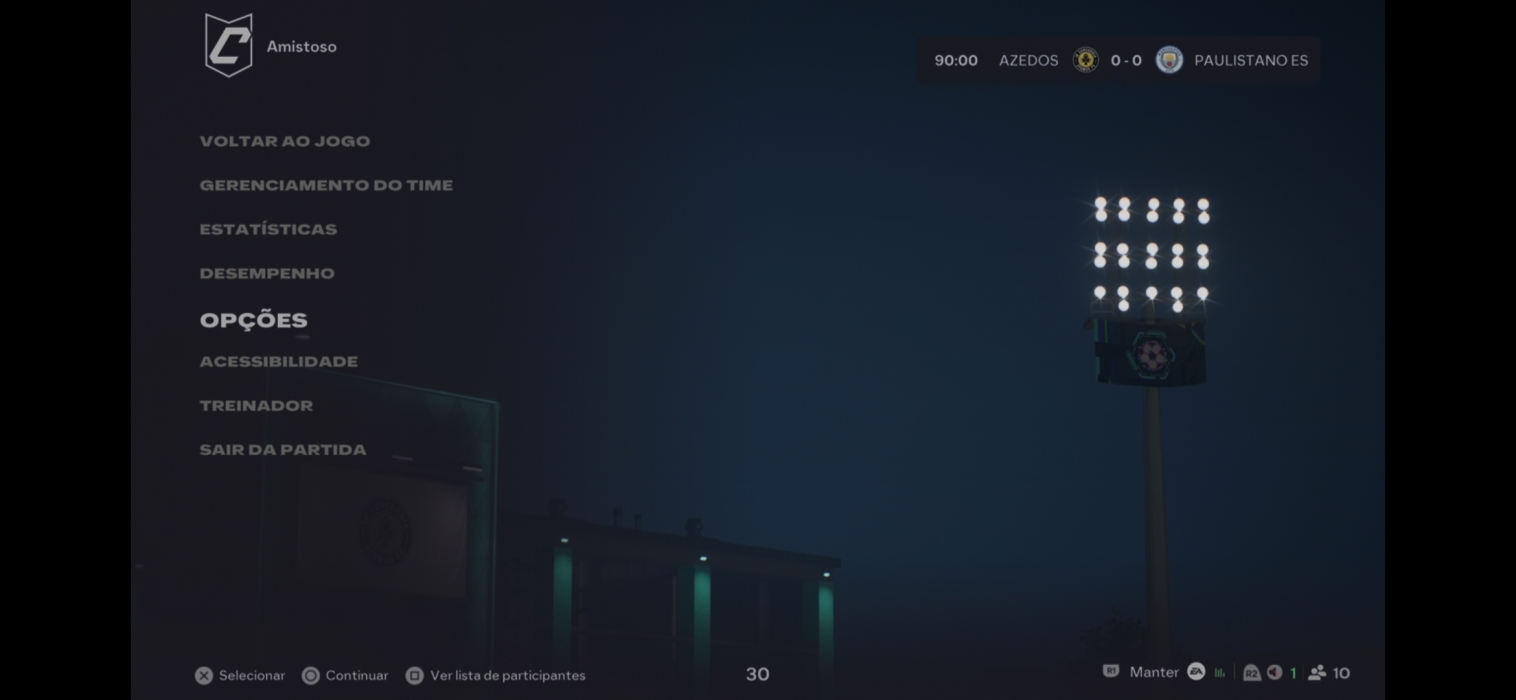1516x700 pixels.
Task: Choose the Desempenho menu entry
Action: [x=267, y=273]
